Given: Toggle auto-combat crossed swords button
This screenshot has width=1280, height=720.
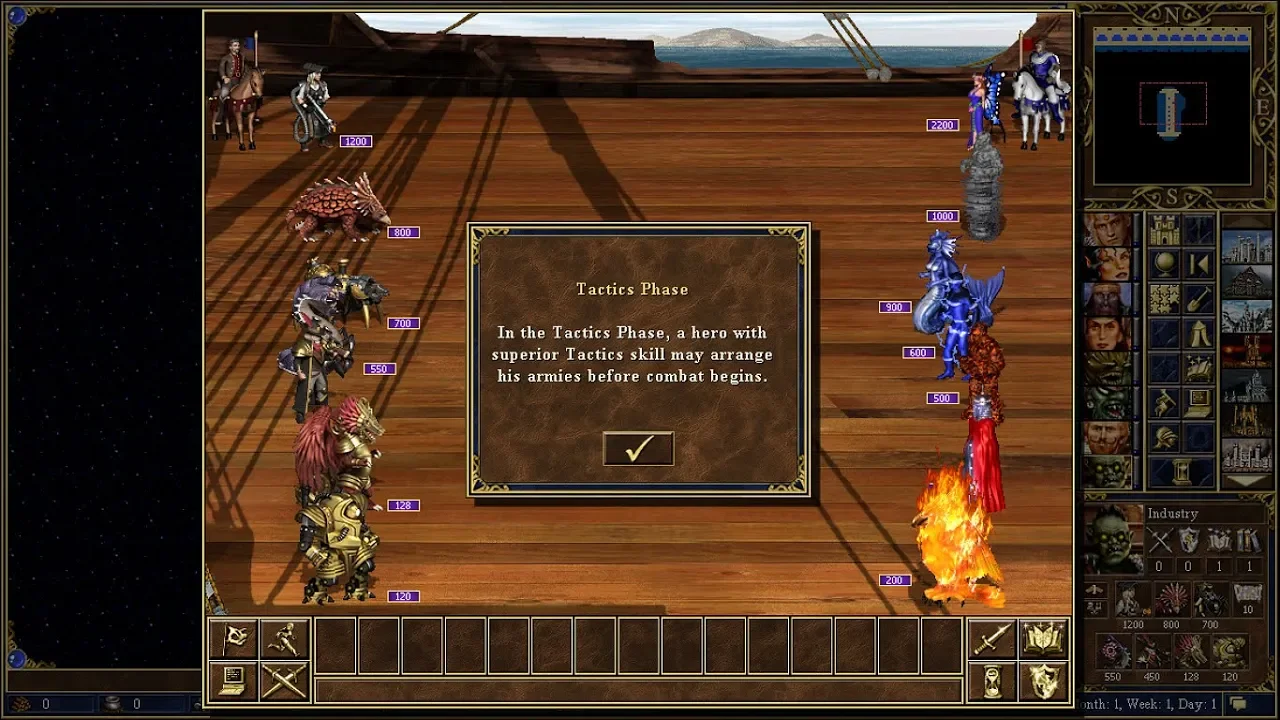Looking at the screenshot, I should [x=283, y=681].
